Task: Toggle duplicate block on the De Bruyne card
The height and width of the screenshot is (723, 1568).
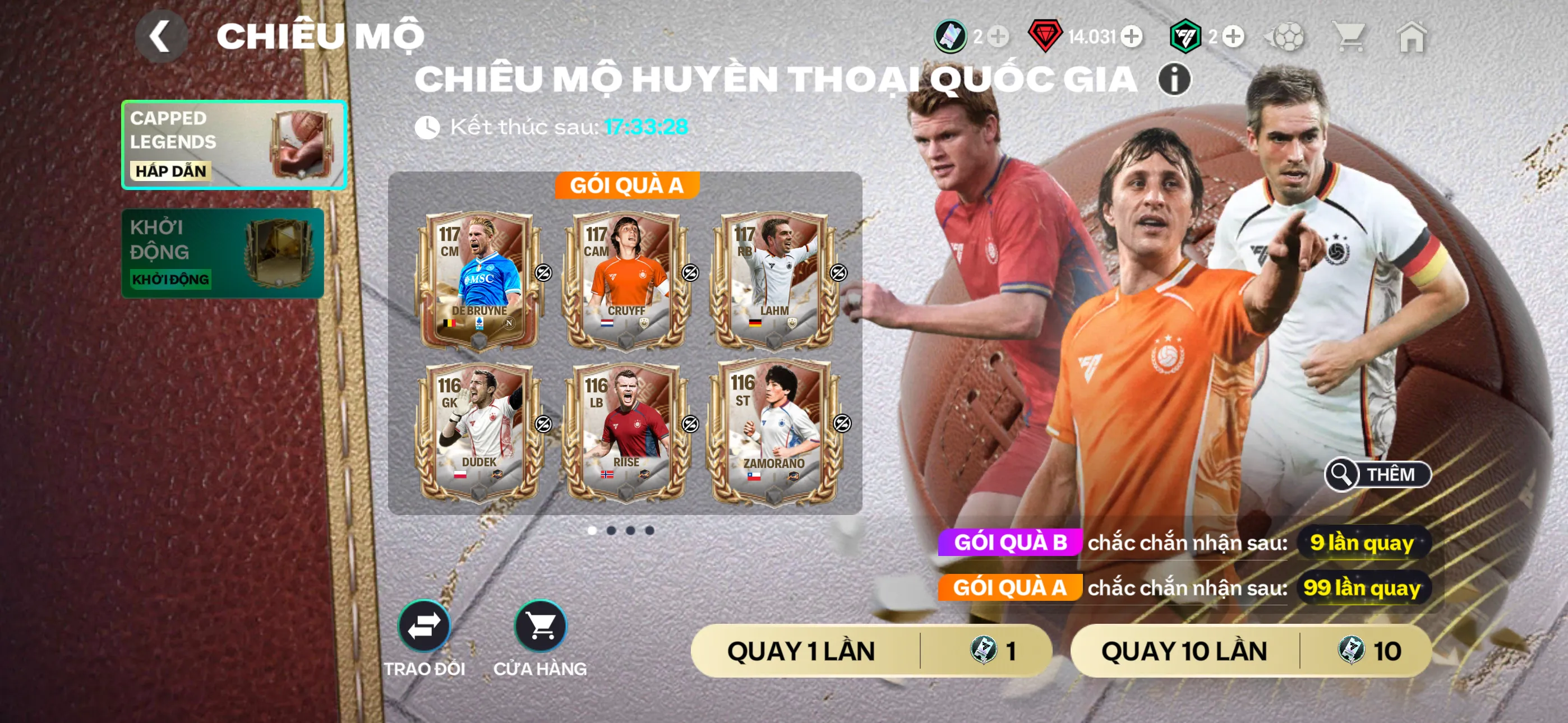Action: click(543, 274)
